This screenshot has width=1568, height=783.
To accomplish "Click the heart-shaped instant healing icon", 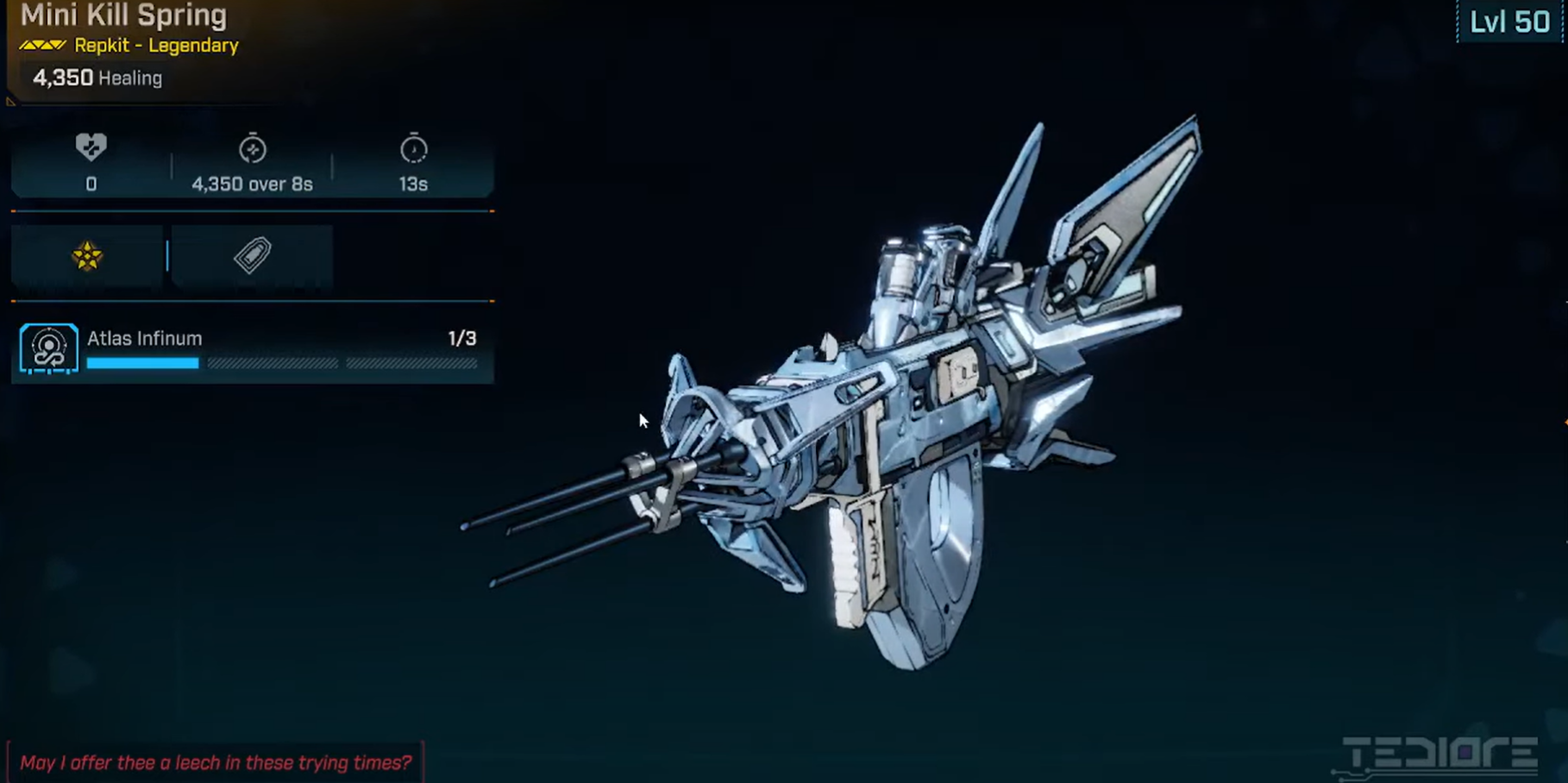I will [90, 147].
